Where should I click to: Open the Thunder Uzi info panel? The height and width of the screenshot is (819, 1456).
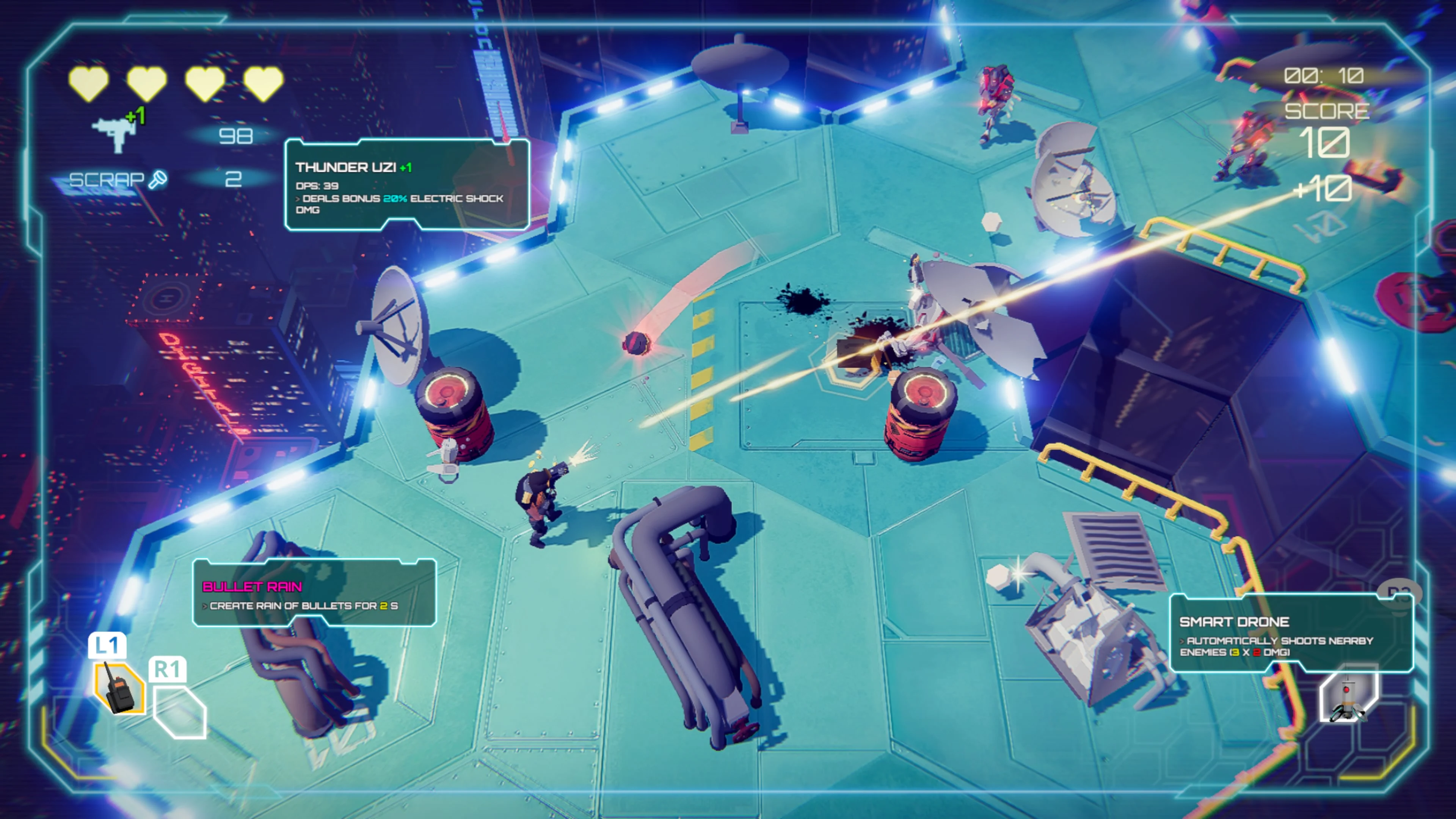pyautogui.click(x=407, y=185)
